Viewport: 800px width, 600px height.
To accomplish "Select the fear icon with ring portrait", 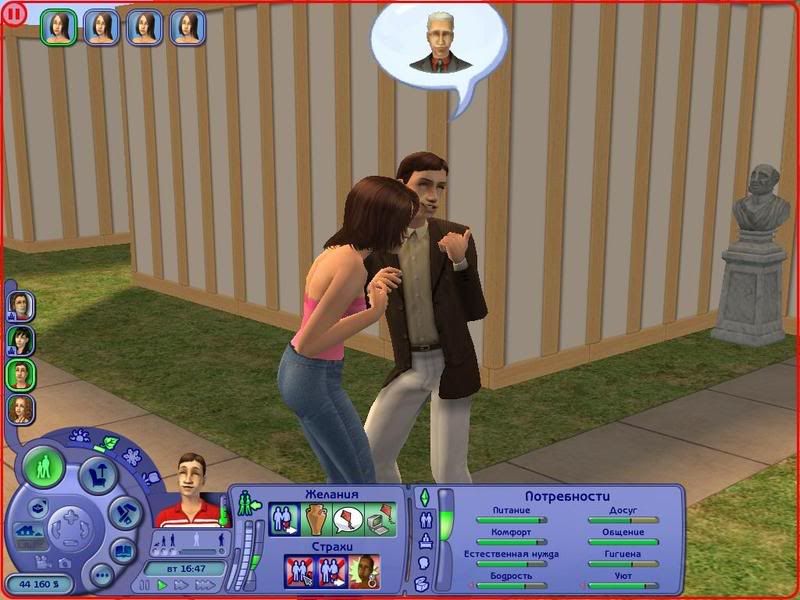I will (363, 572).
